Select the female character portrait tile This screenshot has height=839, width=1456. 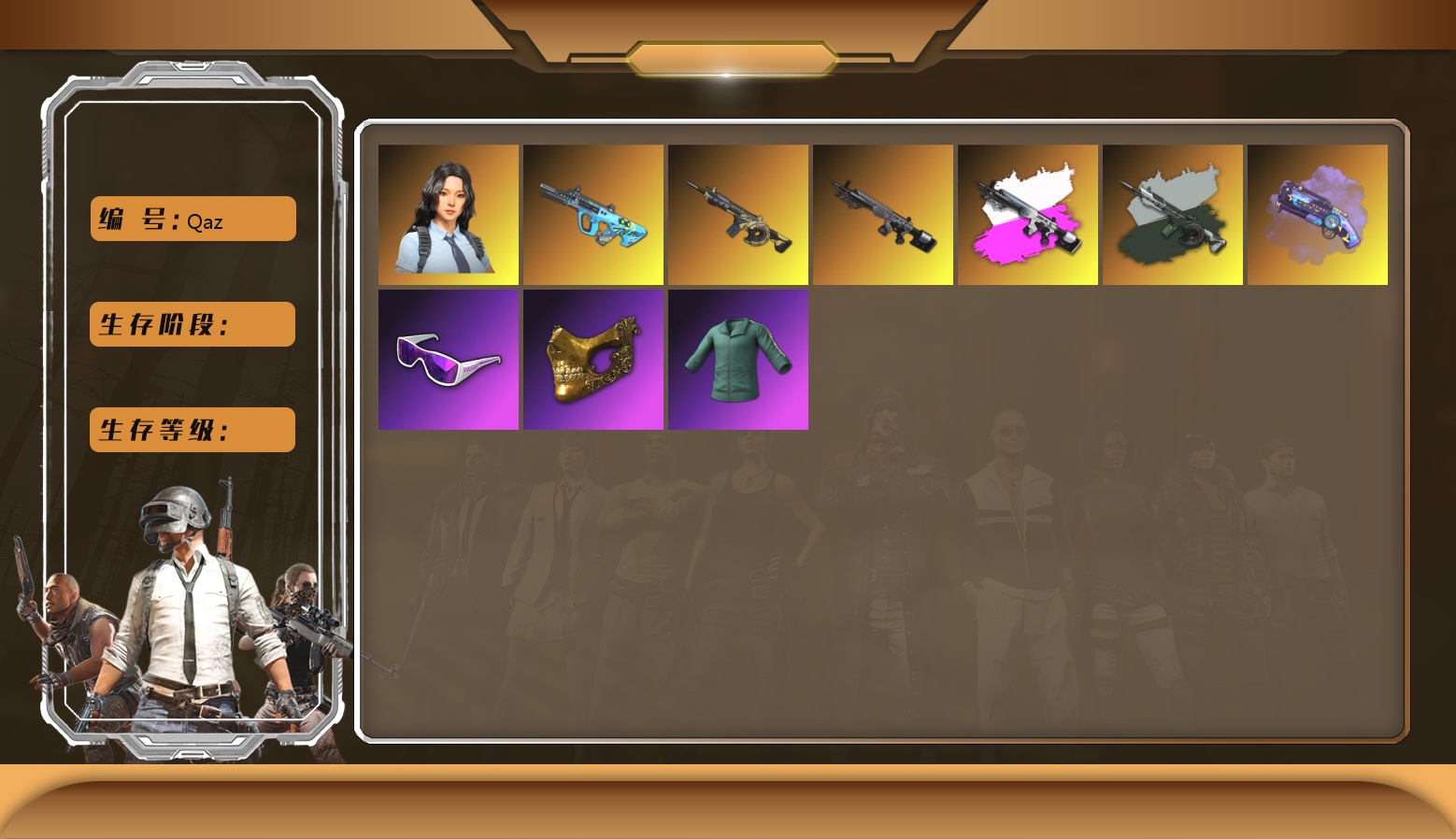click(x=449, y=215)
